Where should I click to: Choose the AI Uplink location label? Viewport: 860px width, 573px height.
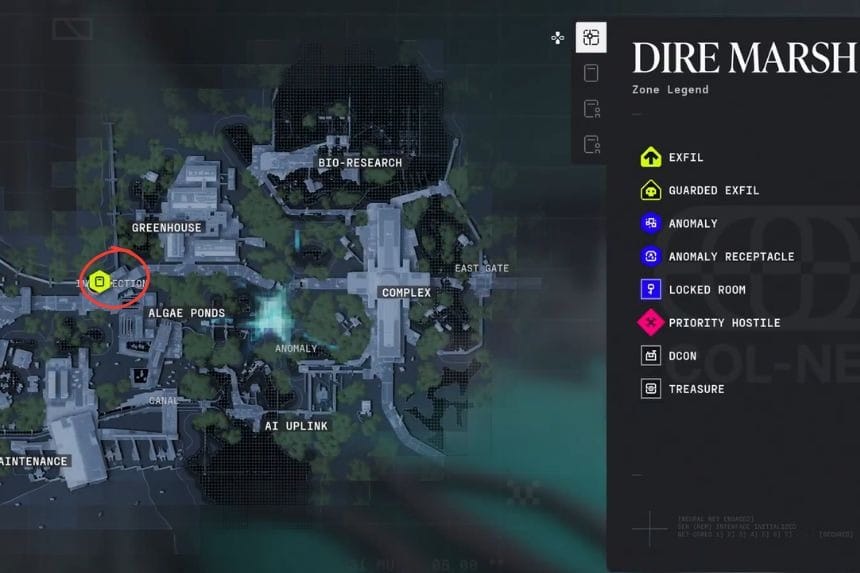pos(296,426)
